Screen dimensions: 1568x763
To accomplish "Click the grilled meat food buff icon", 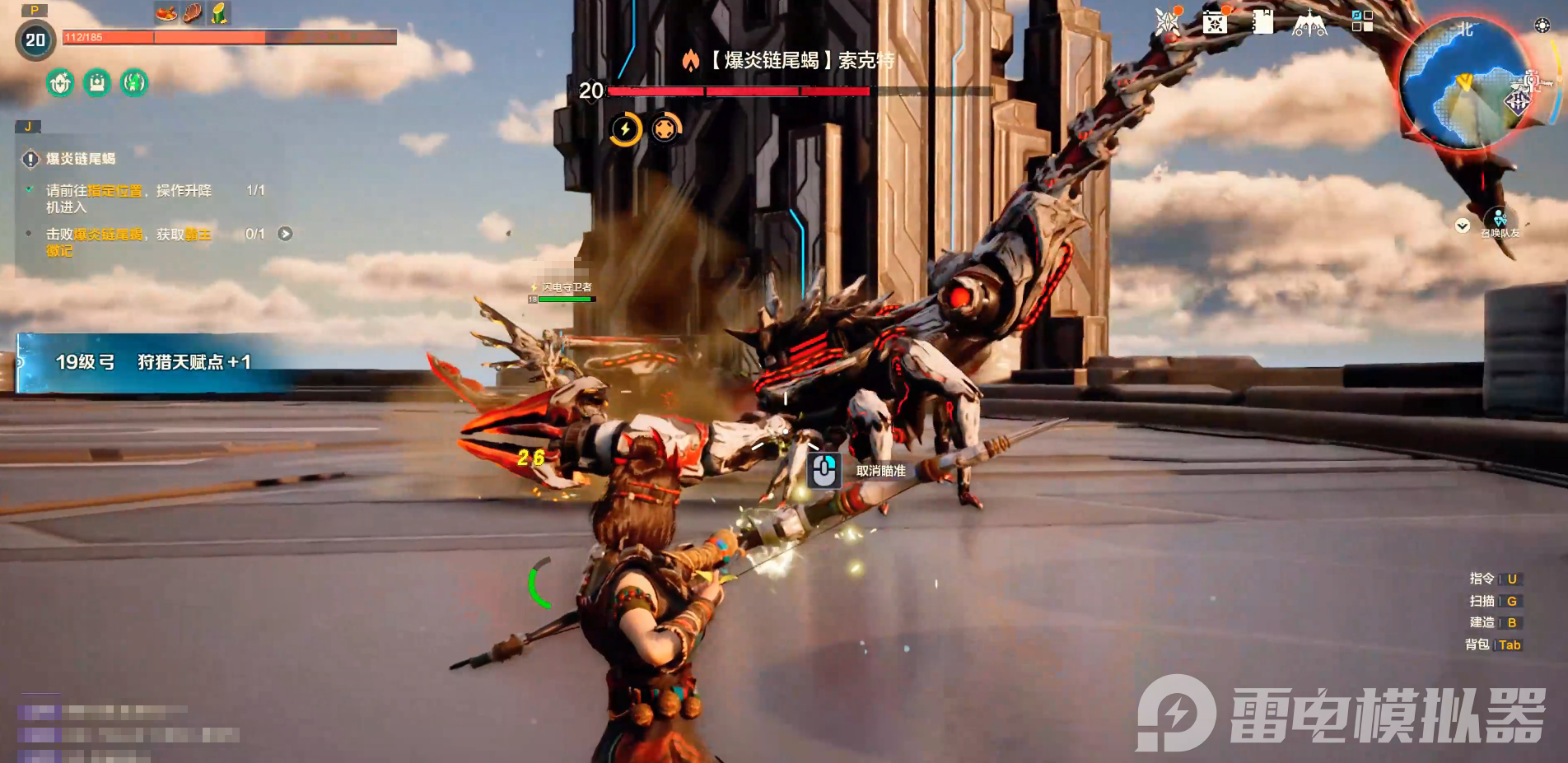I will point(193,13).
